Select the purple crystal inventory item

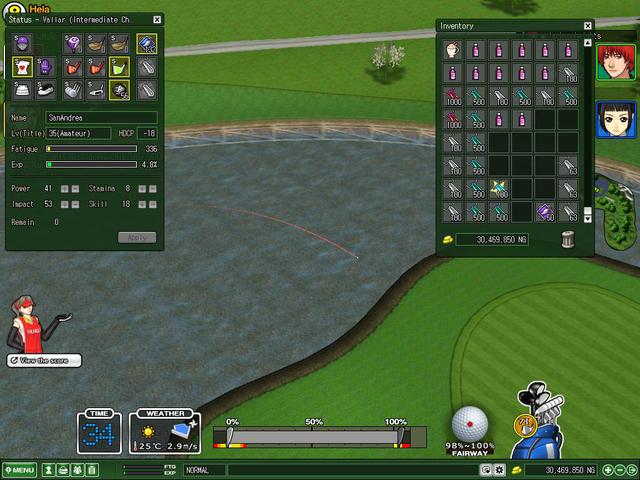coord(545,212)
